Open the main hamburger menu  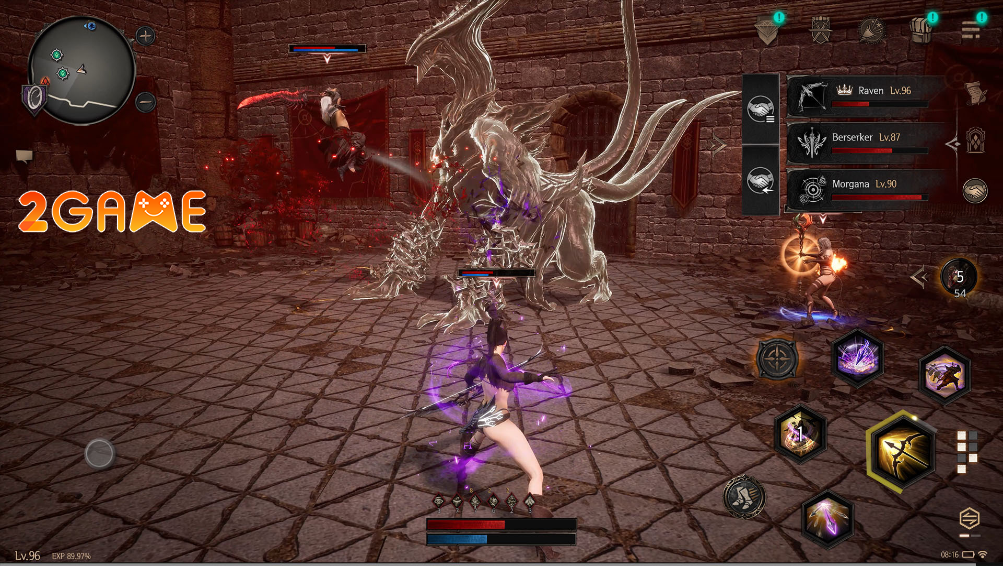click(x=970, y=30)
